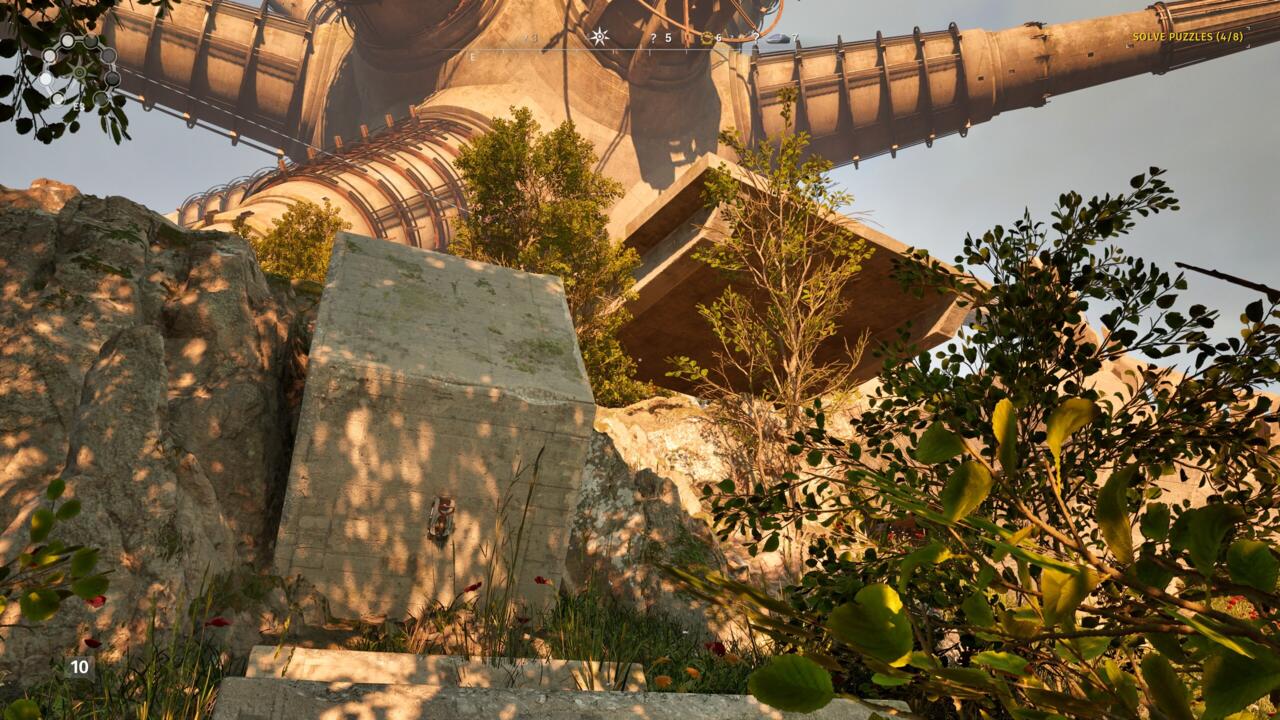Click the cloud-shaped marker near number 7
Screen dimensions: 1280x720
(x=780, y=38)
